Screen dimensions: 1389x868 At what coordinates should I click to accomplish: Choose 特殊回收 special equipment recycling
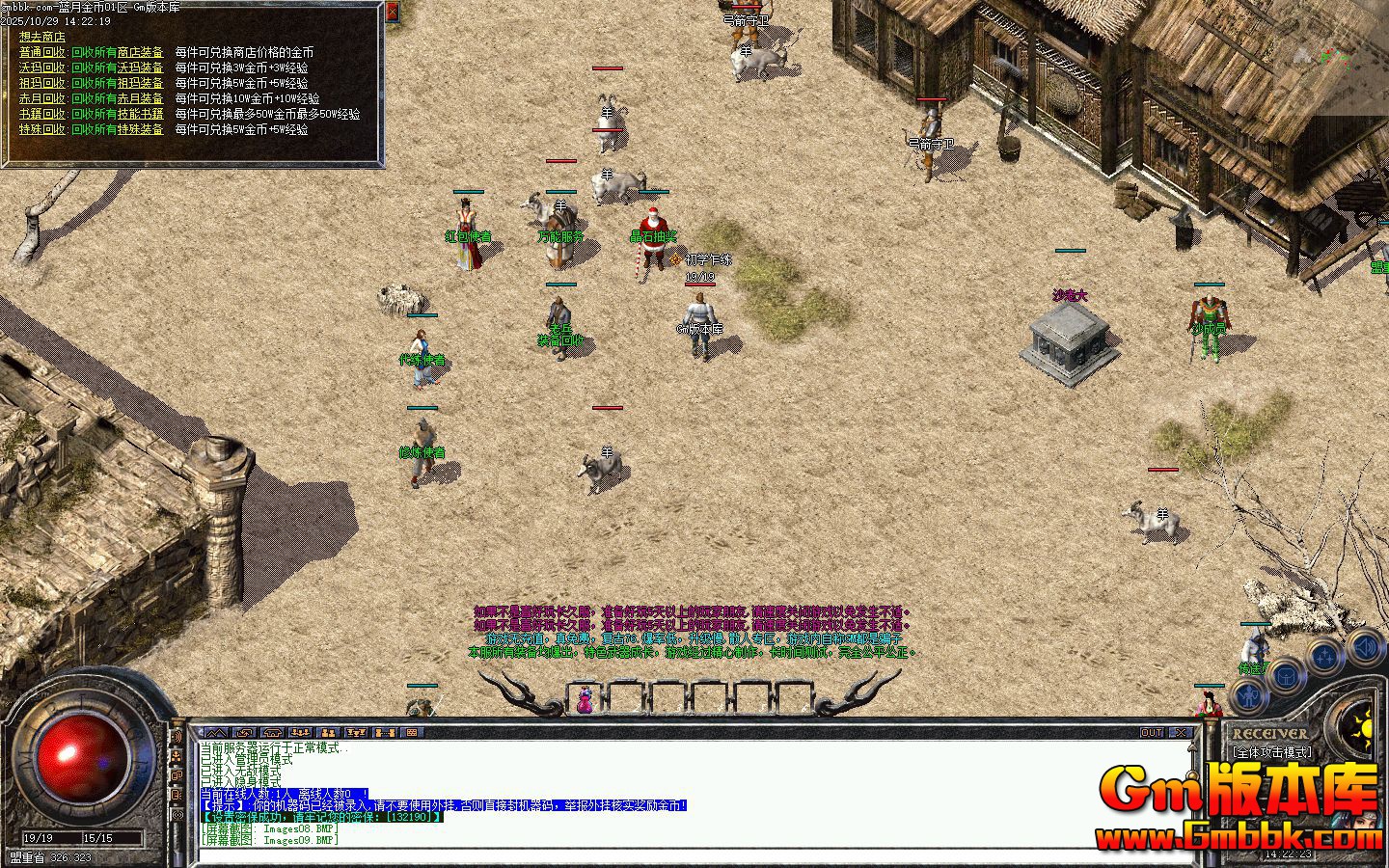42,129
